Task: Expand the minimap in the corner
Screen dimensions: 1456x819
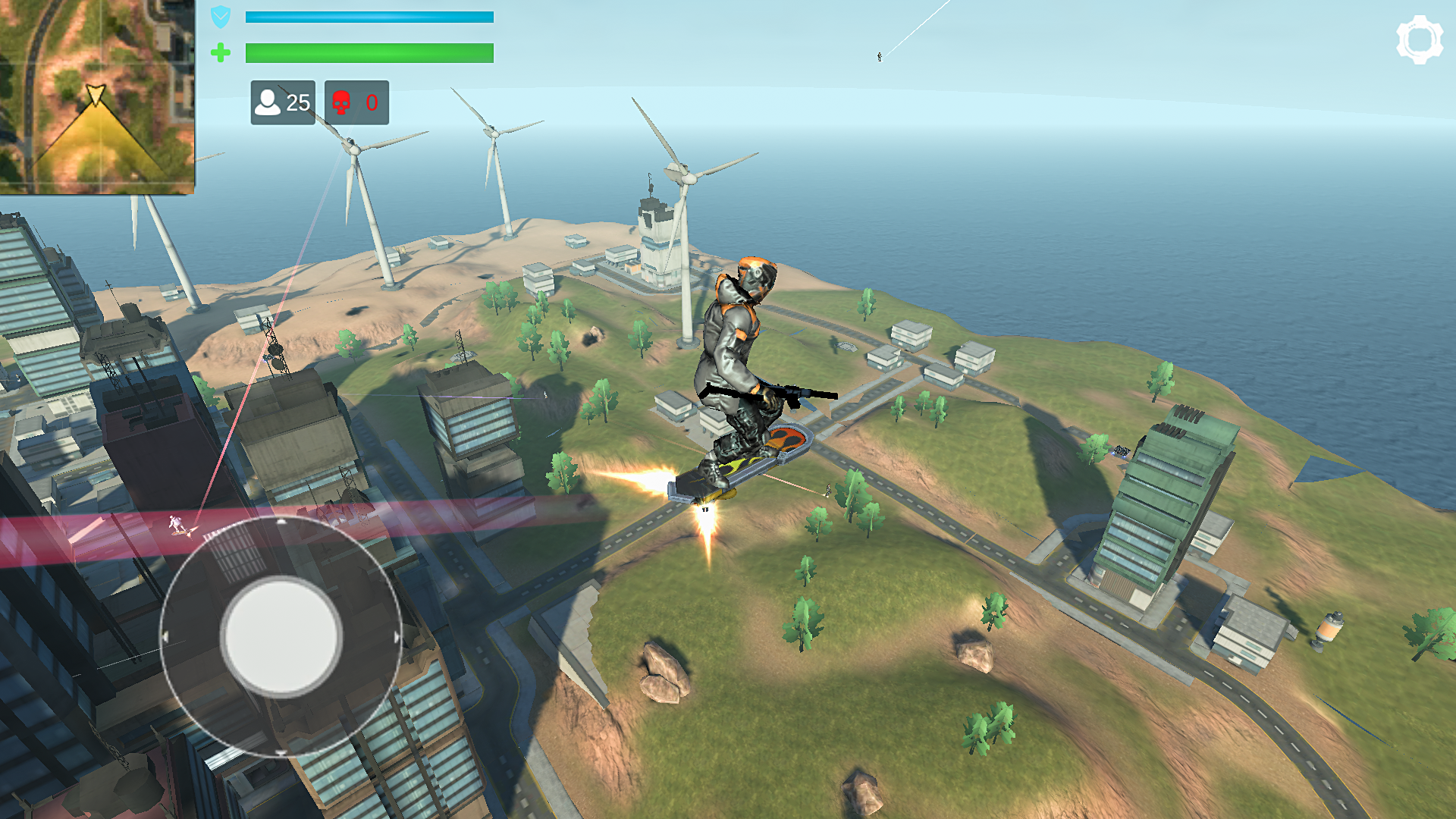Action: pos(97,97)
